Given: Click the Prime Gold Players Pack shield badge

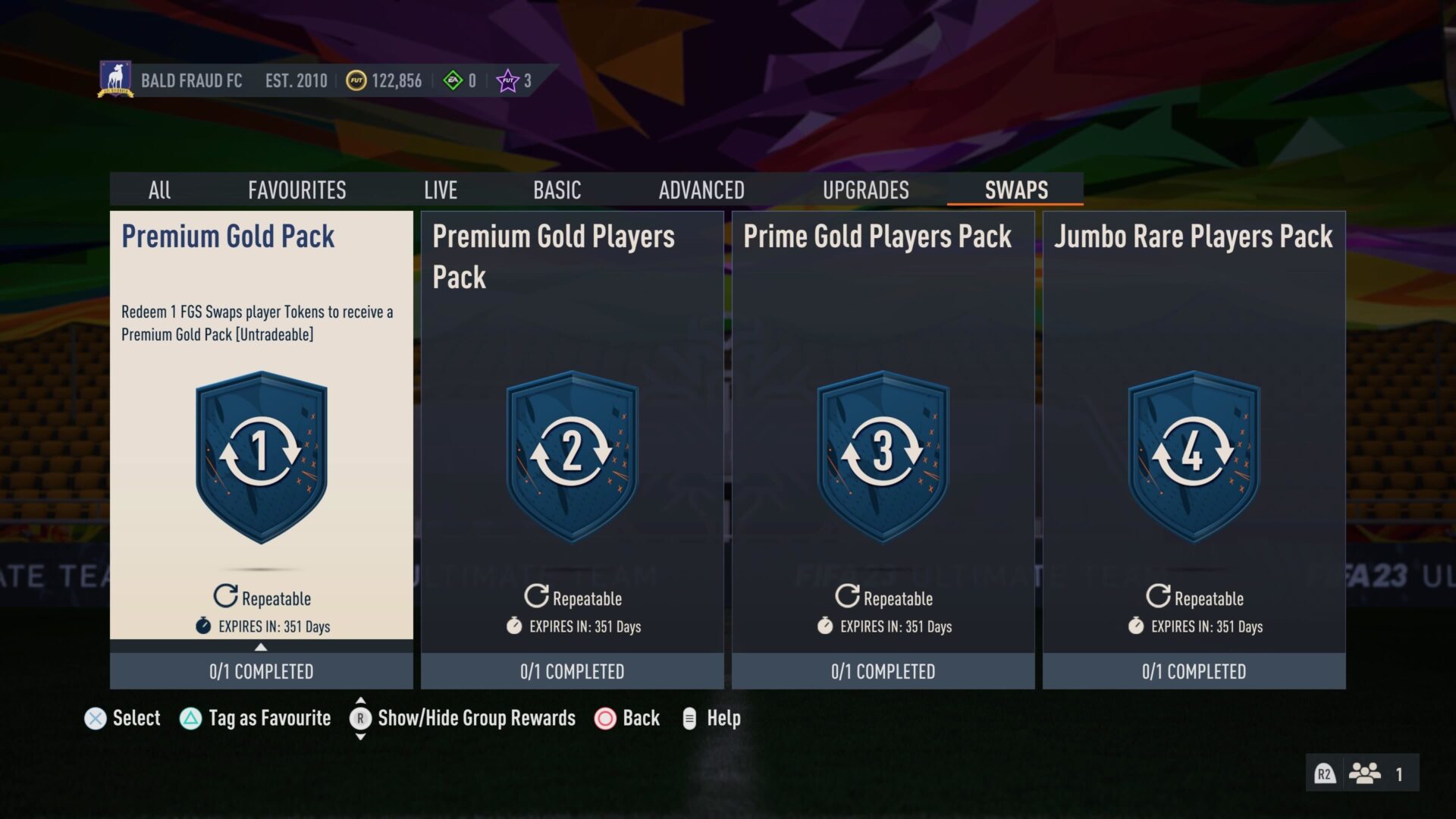Looking at the screenshot, I should point(883,457).
